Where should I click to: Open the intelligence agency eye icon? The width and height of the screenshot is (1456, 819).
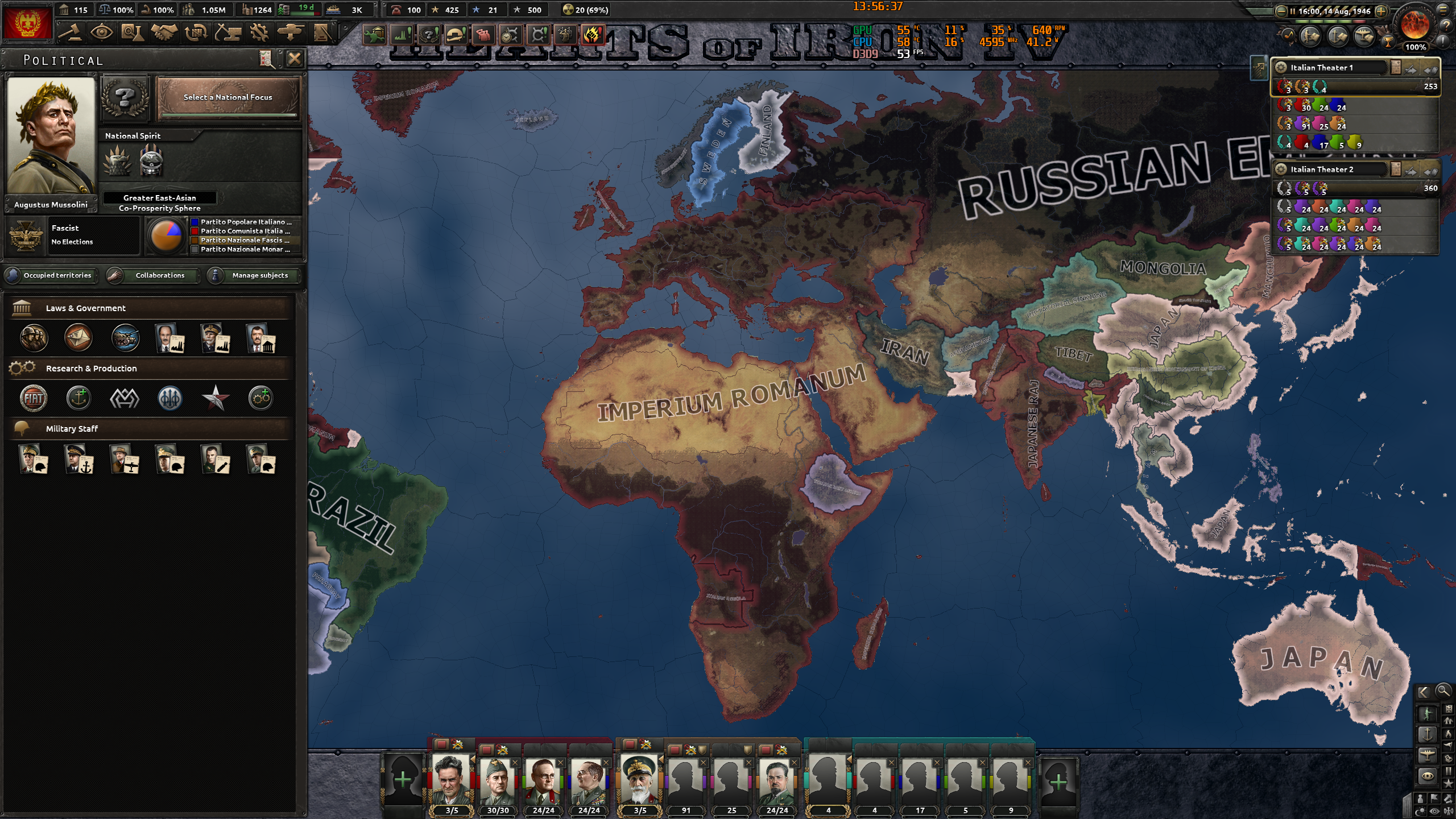102,32
